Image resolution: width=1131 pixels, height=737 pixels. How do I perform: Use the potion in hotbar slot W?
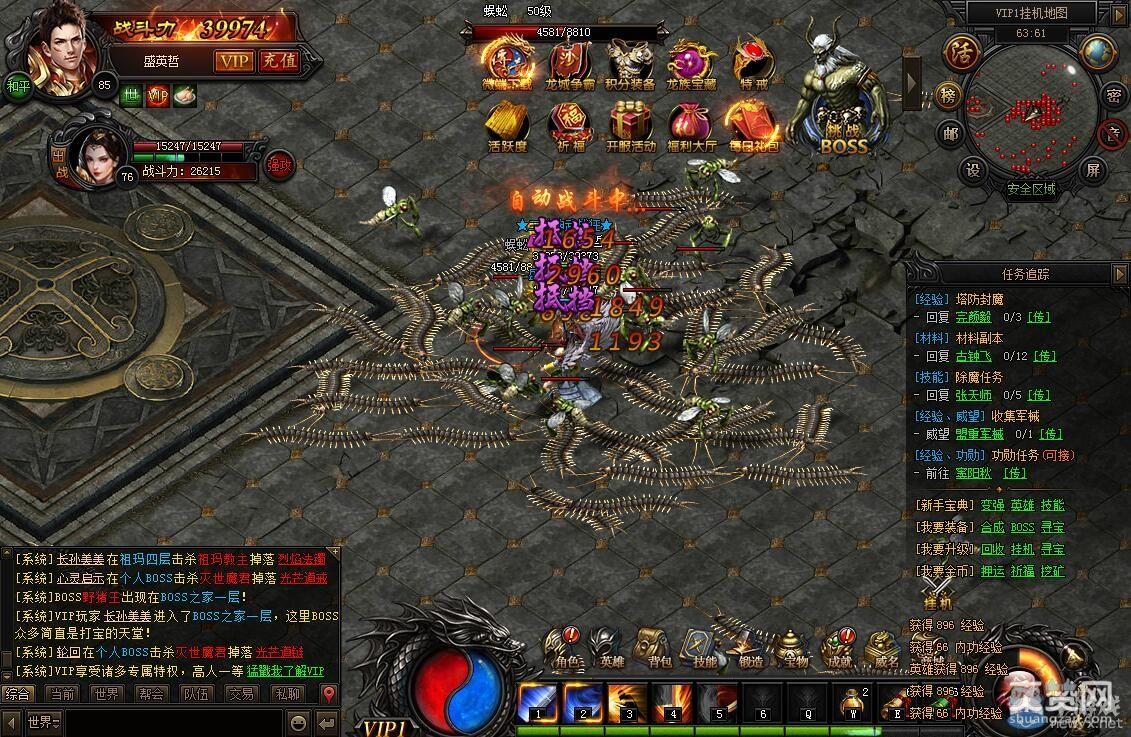click(852, 699)
